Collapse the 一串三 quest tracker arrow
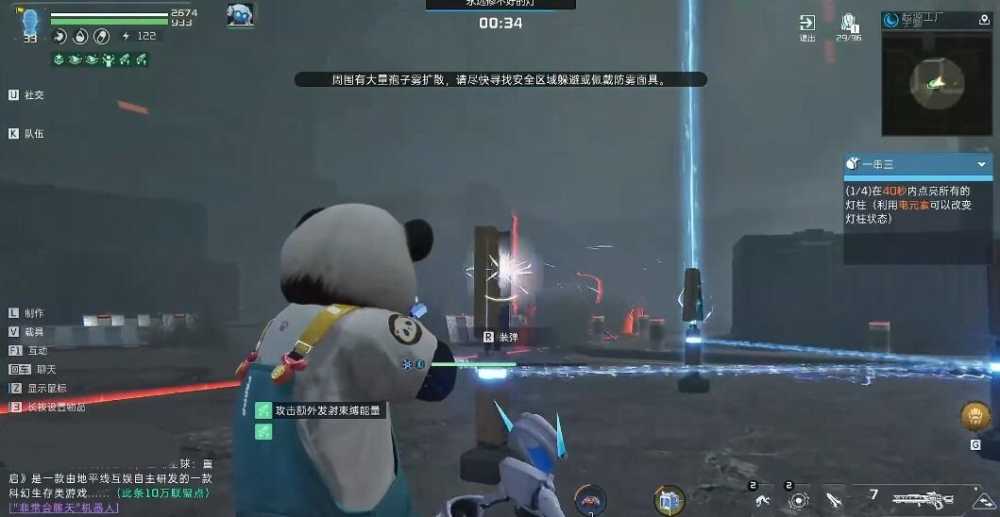The width and height of the screenshot is (1000, 517). tap(981, 163)
